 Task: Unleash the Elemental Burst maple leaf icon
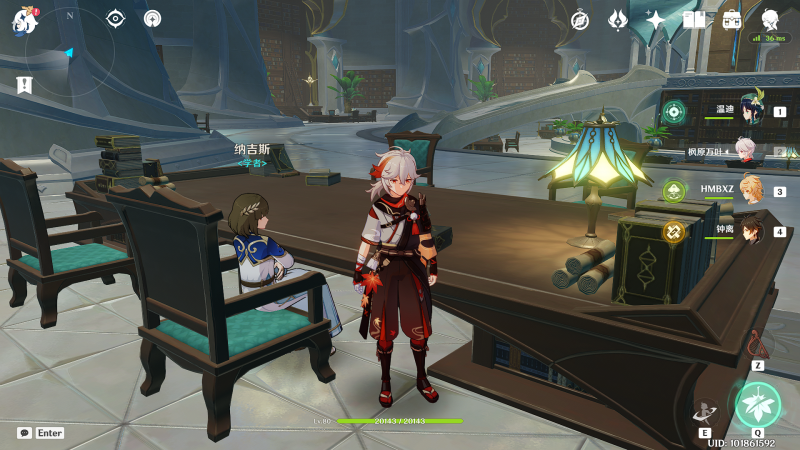point(757,405)
